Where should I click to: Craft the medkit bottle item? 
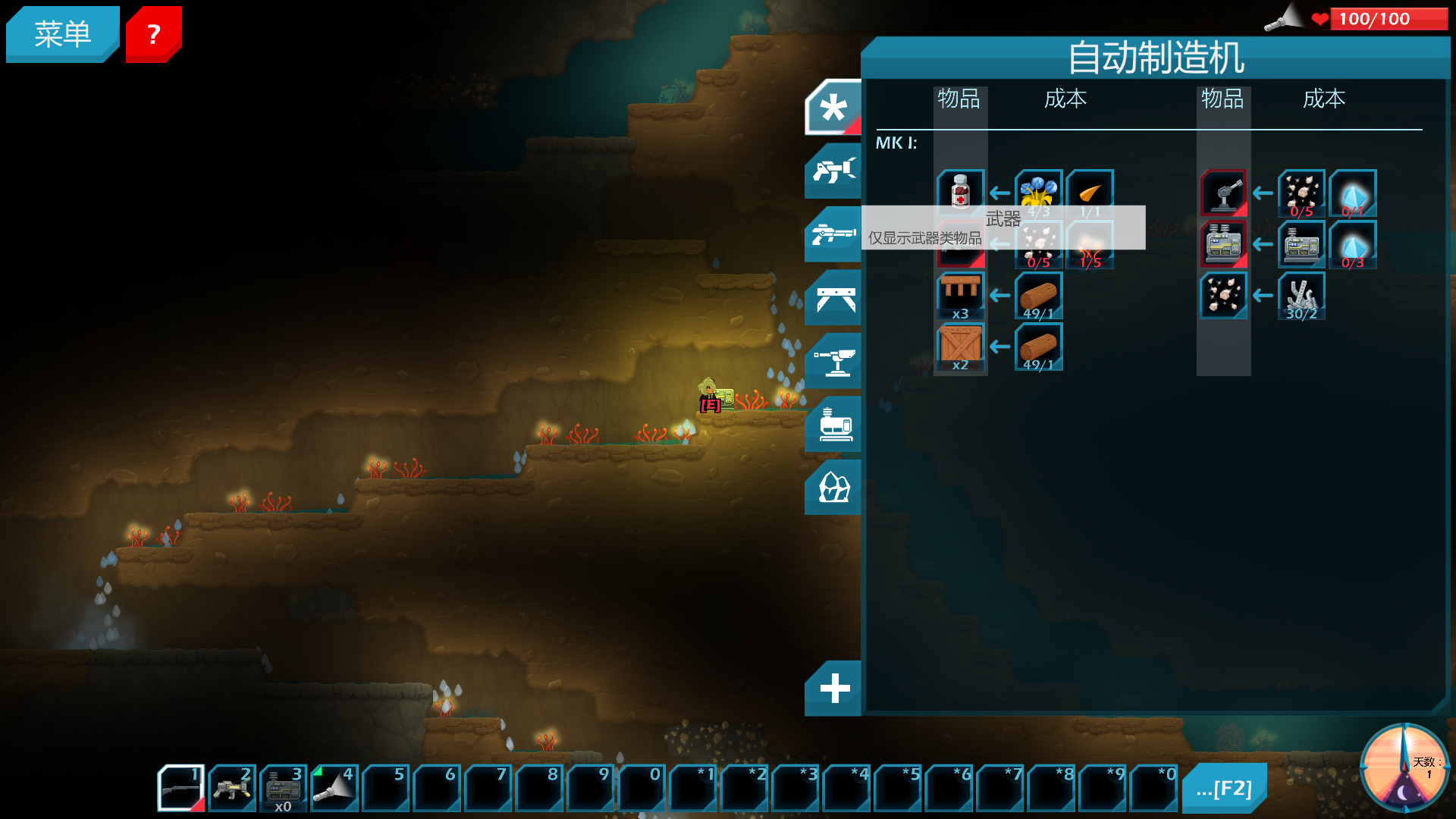(x=960, y=192)
